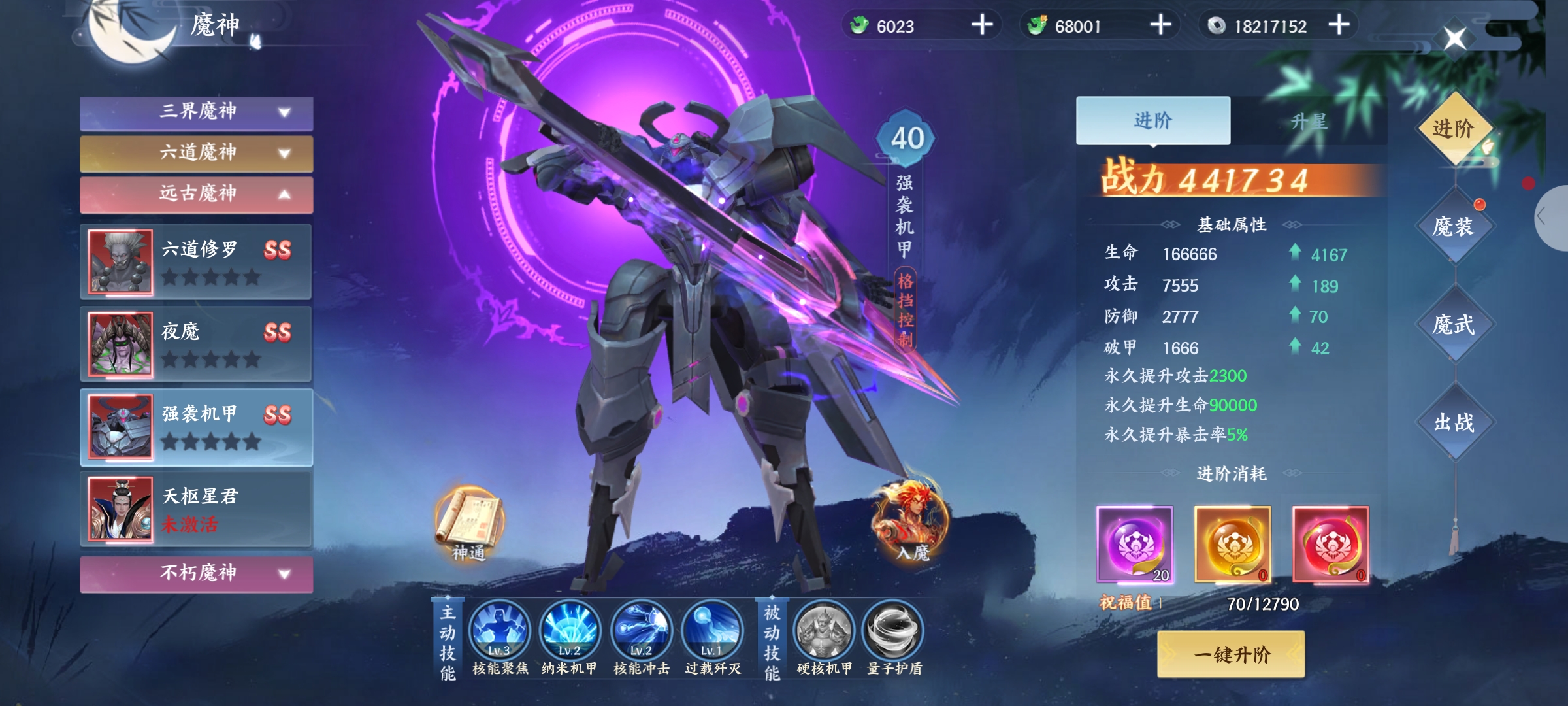Collapse the 远古魔神 category
The image size is (1568, 706).
point(196,194)
